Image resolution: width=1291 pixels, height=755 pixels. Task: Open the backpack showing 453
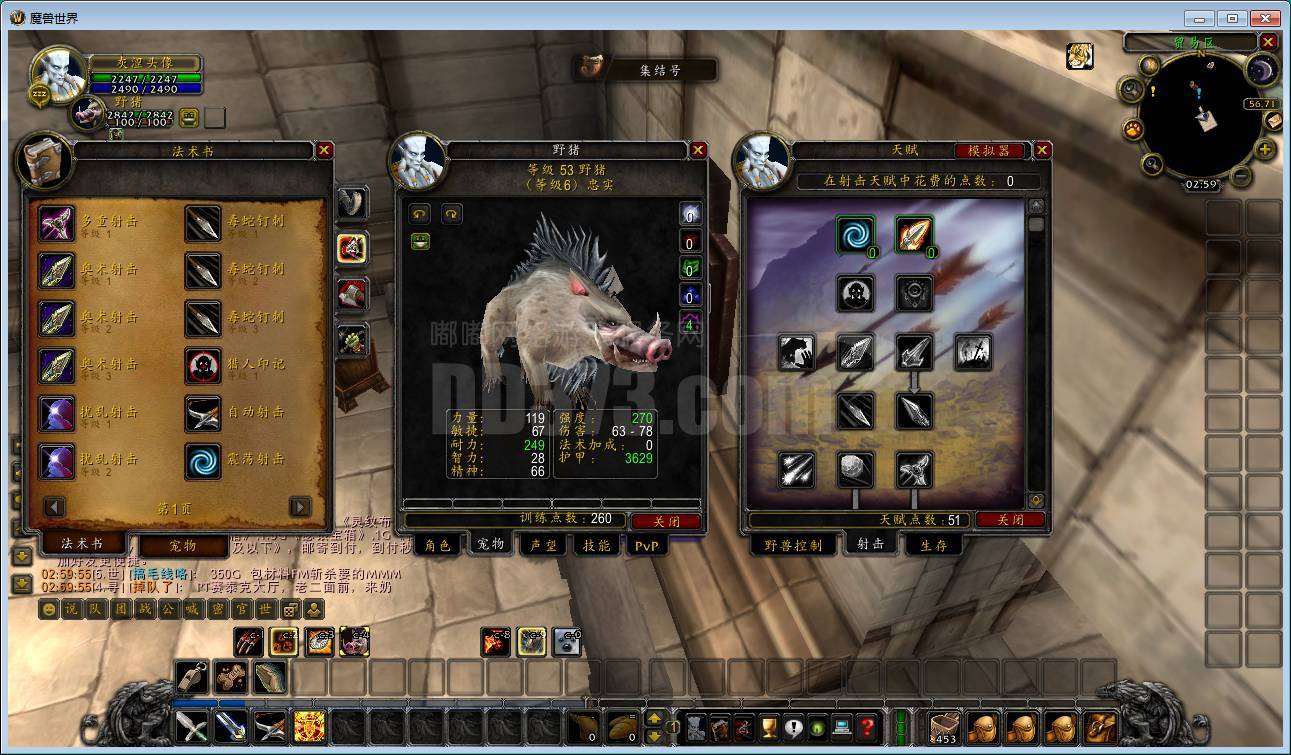[944, 727]
